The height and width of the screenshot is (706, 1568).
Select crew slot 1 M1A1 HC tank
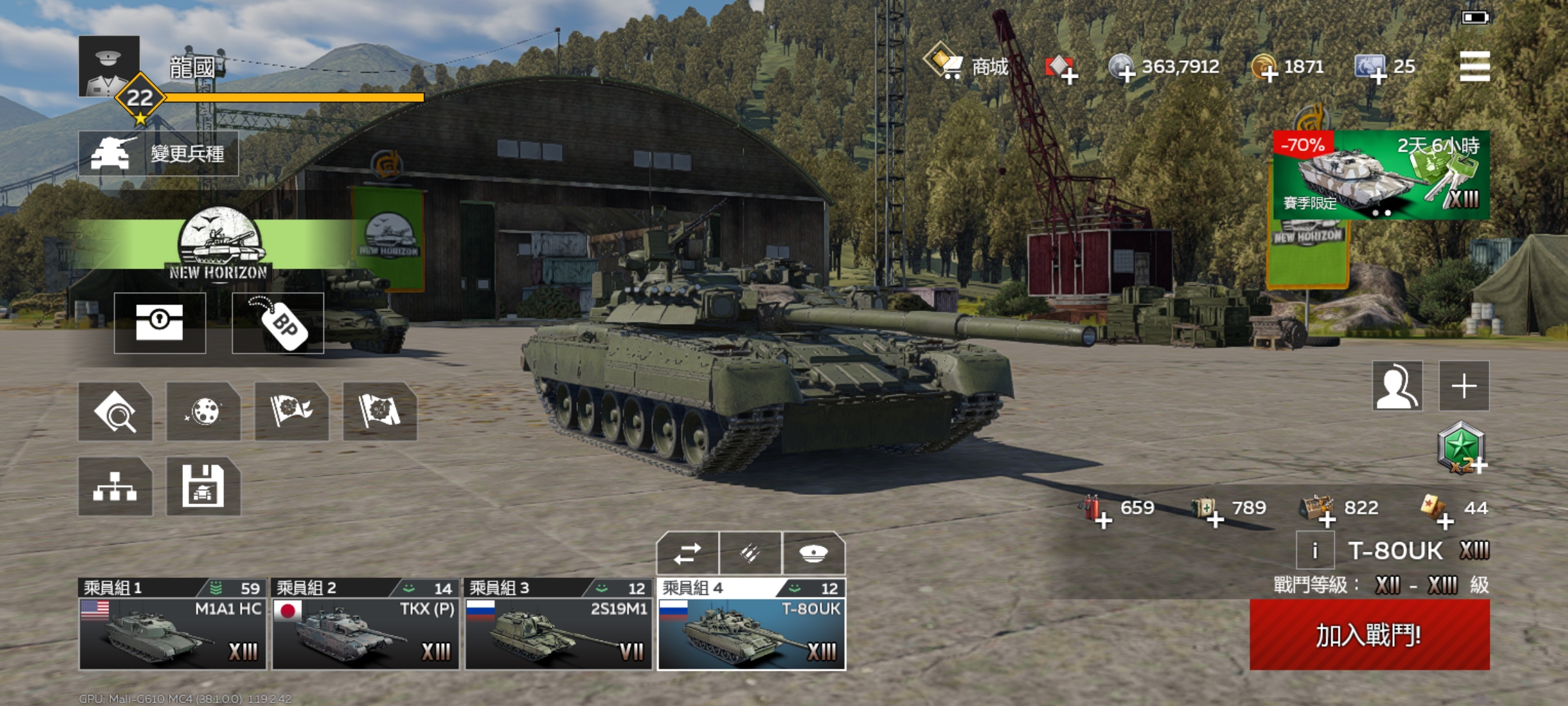(172, 626)
